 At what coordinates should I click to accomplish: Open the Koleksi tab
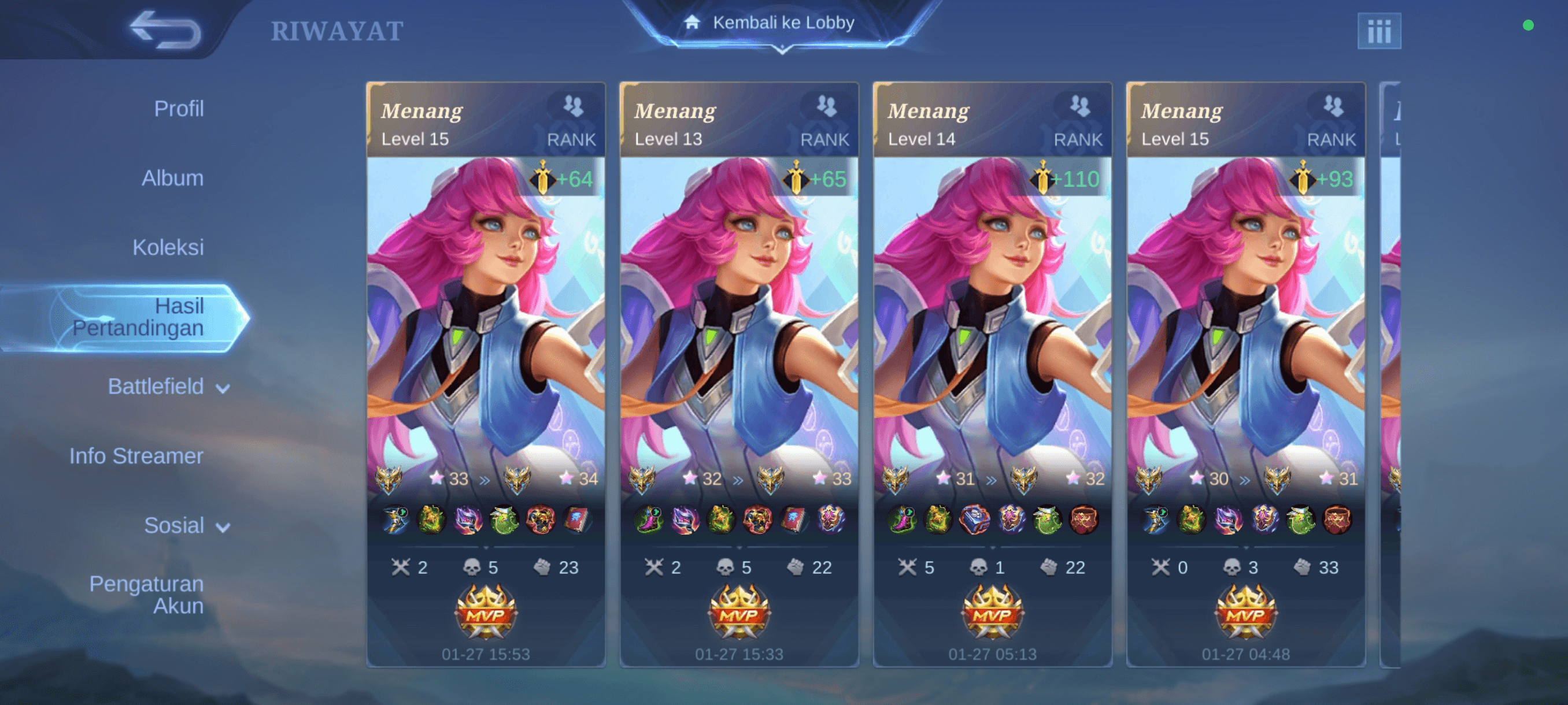pos(168,247)
